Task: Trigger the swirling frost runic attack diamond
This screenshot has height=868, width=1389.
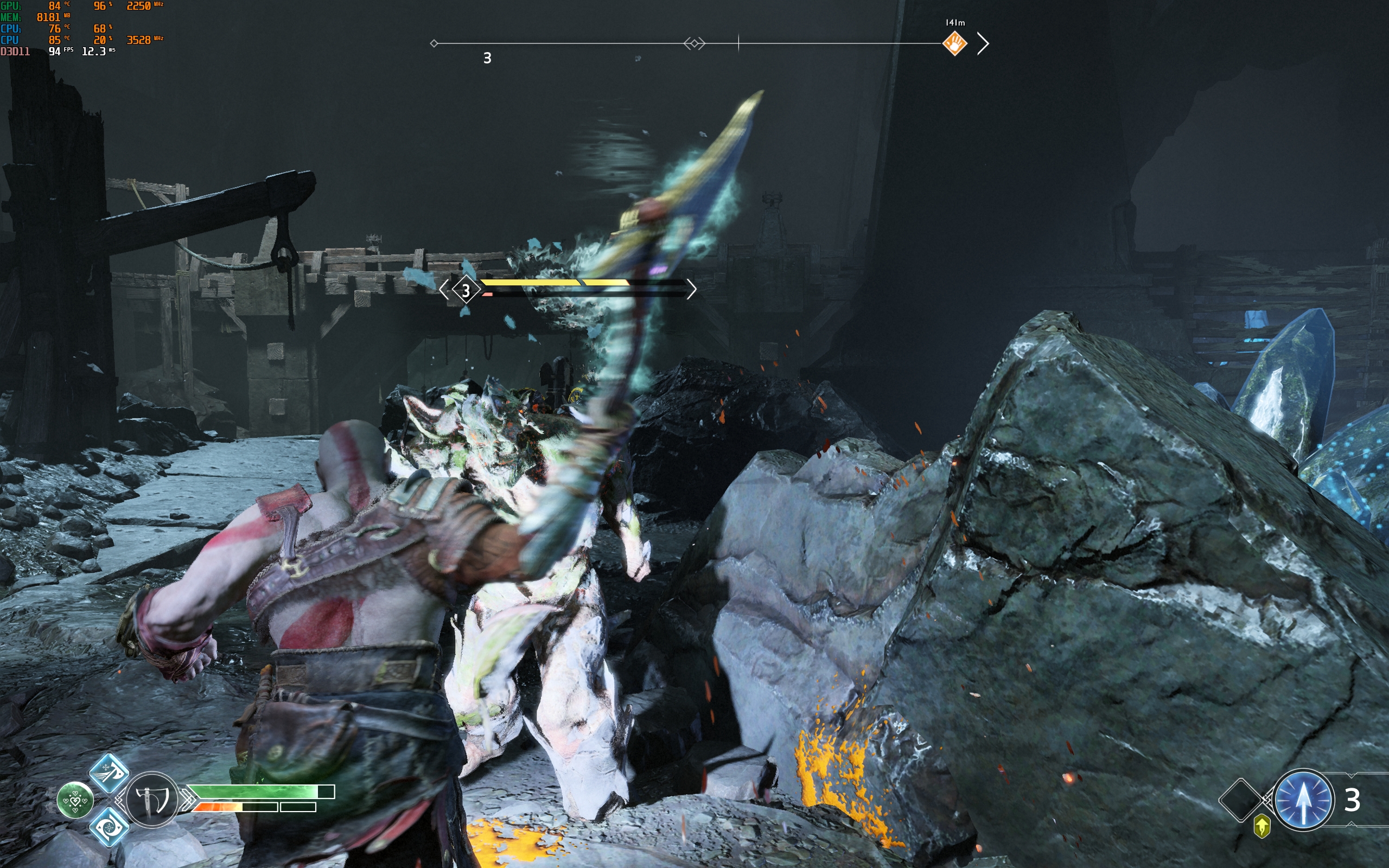Action: point(109,827)
